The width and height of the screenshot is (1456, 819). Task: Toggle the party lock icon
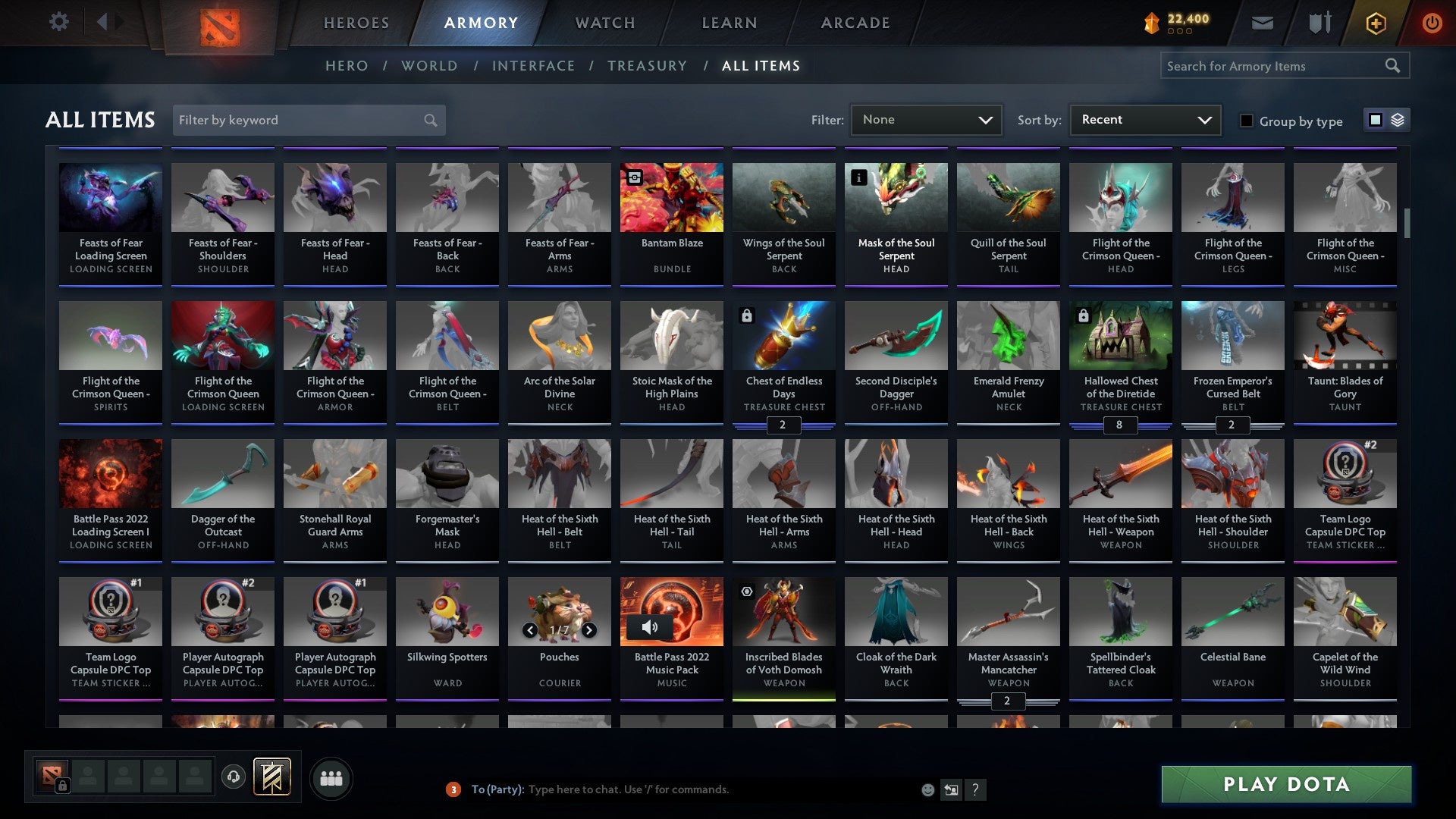click(62, 786)
